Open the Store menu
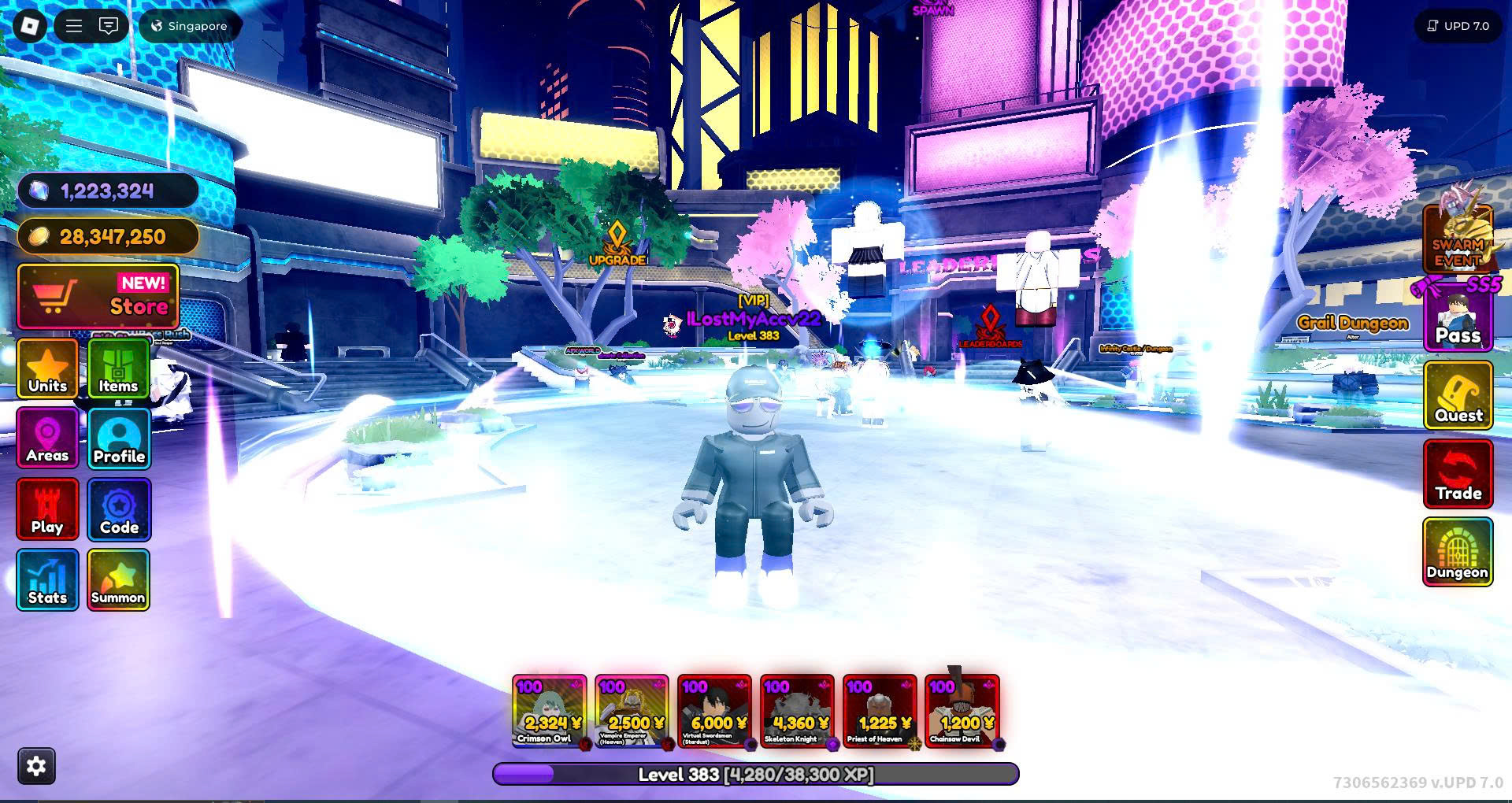Image resolution: width=1512 pixels, height=803 pixels. [x=98, y=297]
